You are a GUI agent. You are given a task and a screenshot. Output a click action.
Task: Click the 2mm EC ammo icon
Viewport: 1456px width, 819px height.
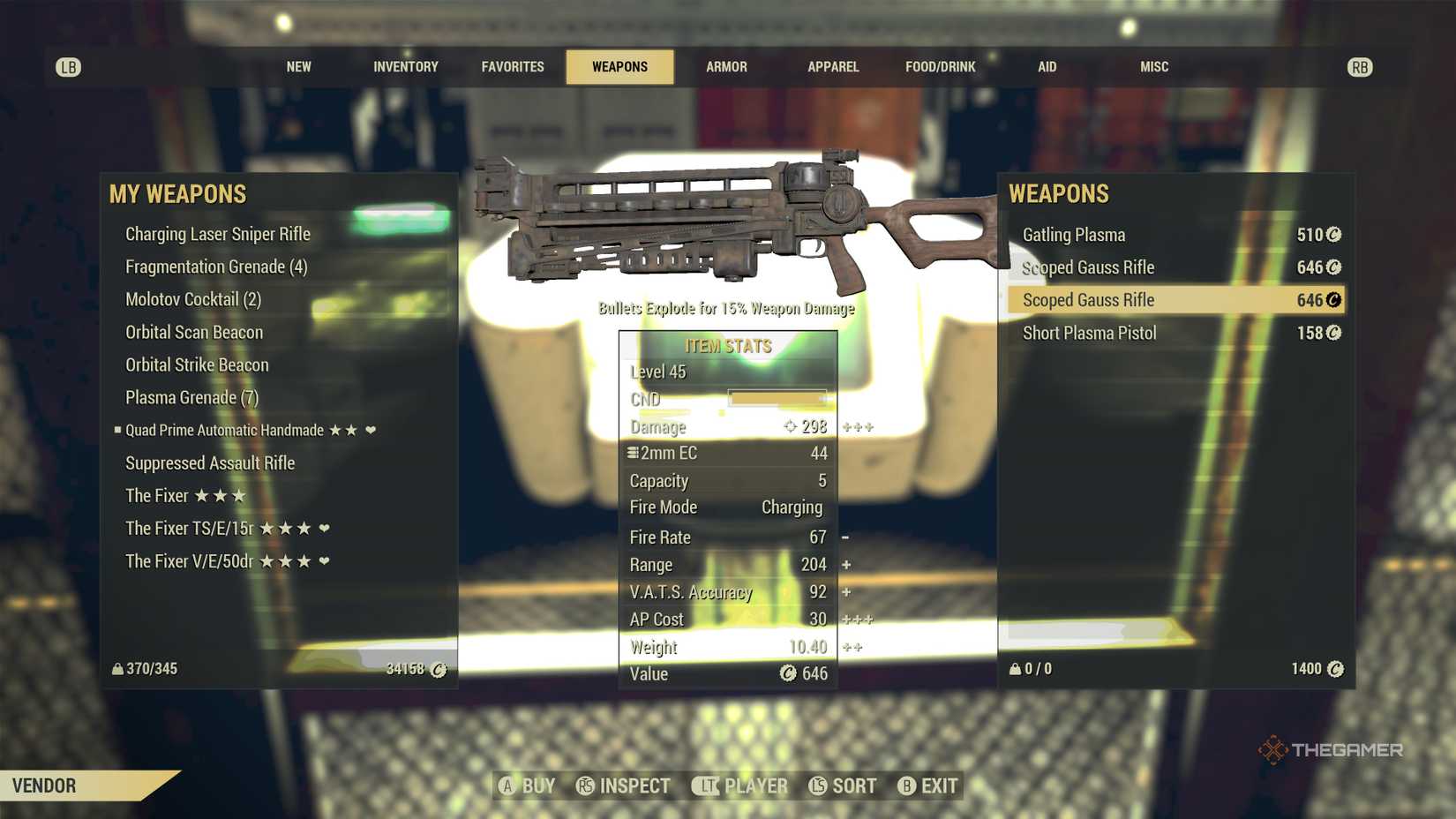click(632, 453)
